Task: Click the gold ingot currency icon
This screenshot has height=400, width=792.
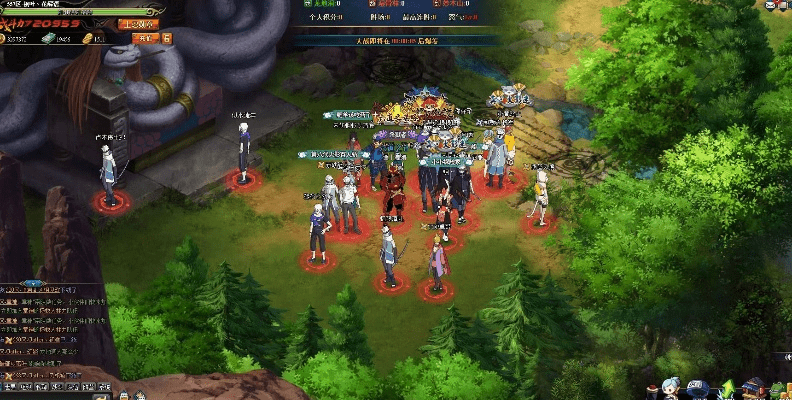Action: click(87, 38)
